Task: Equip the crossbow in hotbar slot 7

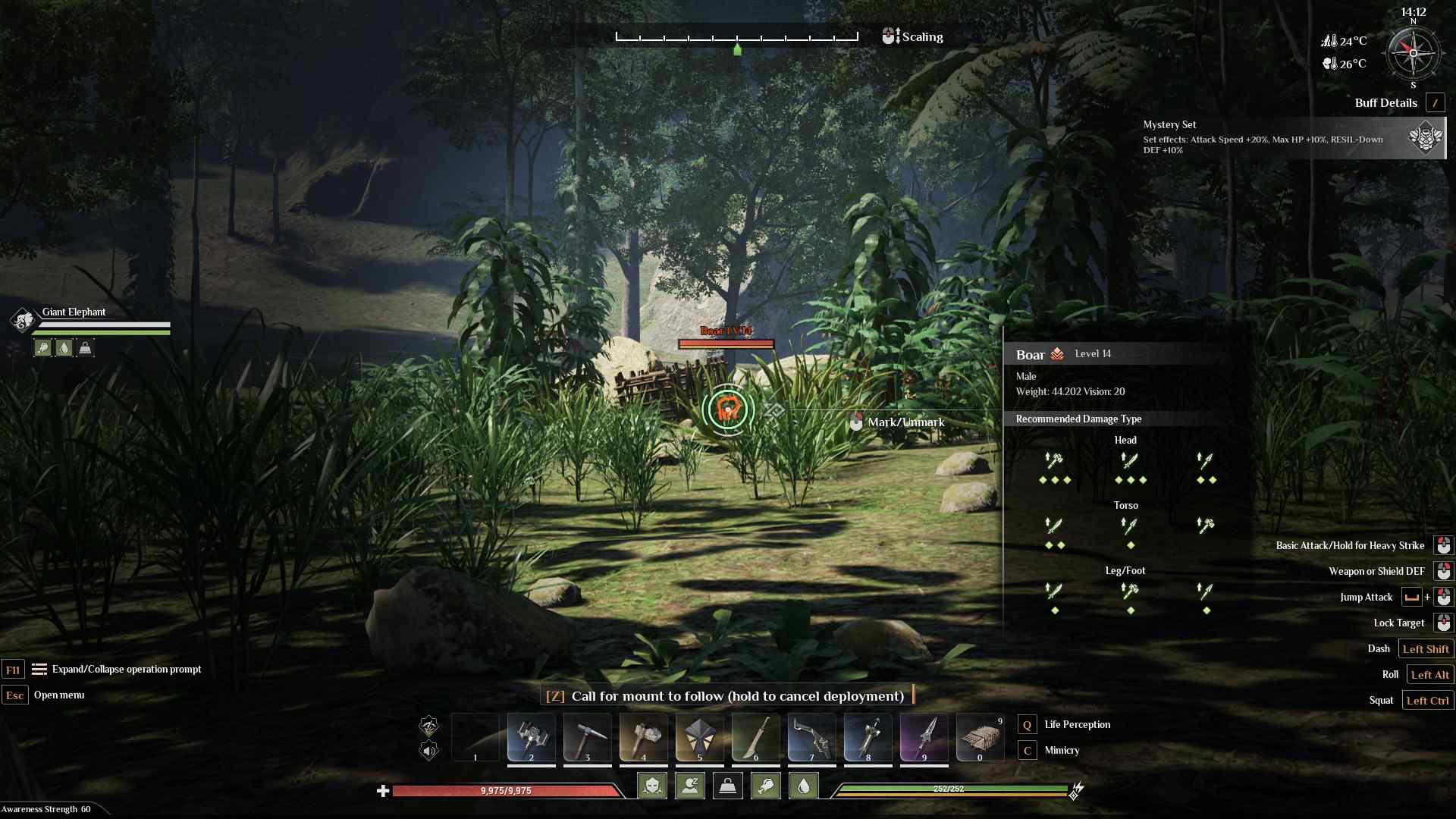Action: point(811,738)
